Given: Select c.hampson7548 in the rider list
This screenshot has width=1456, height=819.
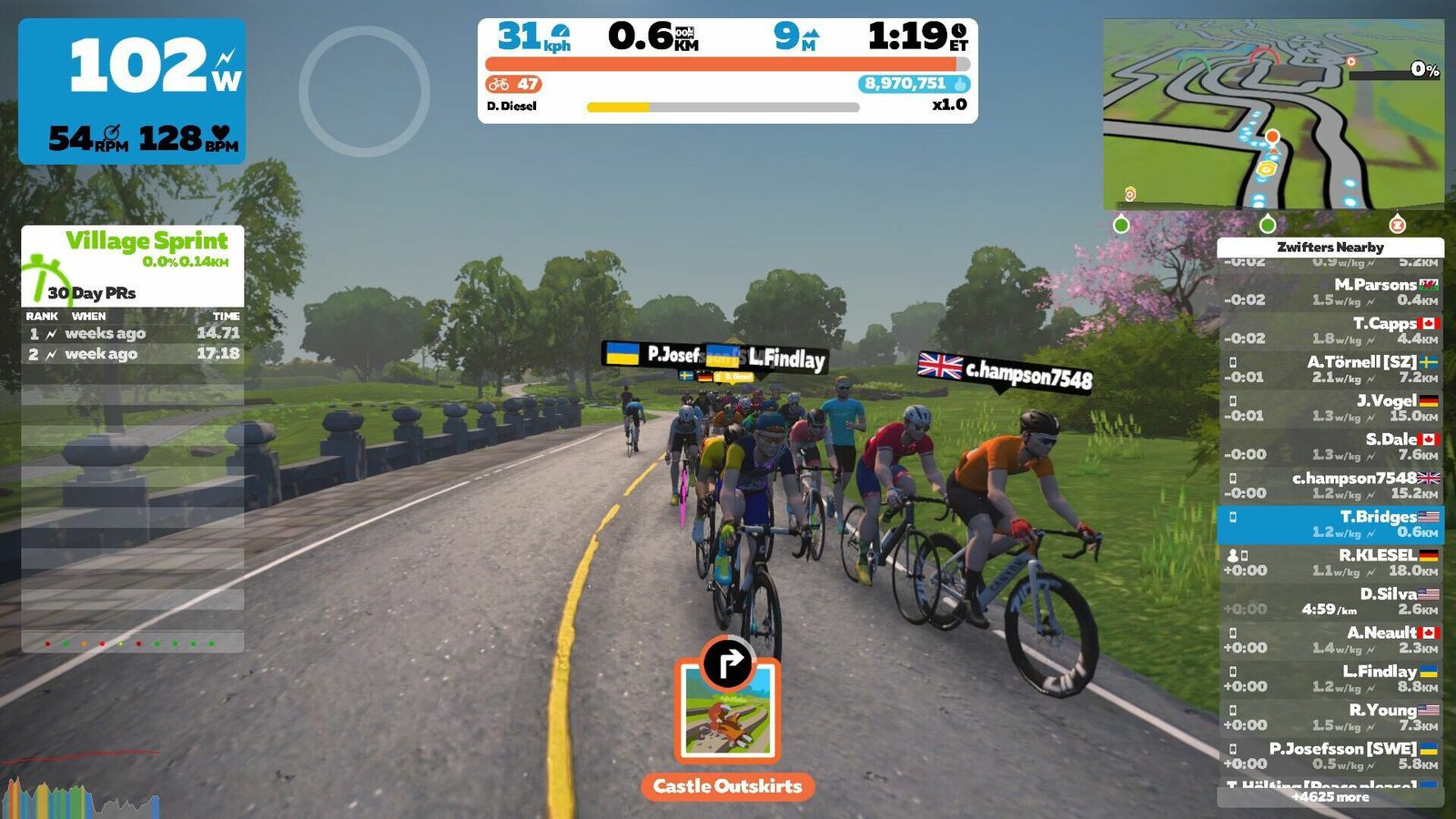Looking at the screenshot, I should (x=1330, y=485).
